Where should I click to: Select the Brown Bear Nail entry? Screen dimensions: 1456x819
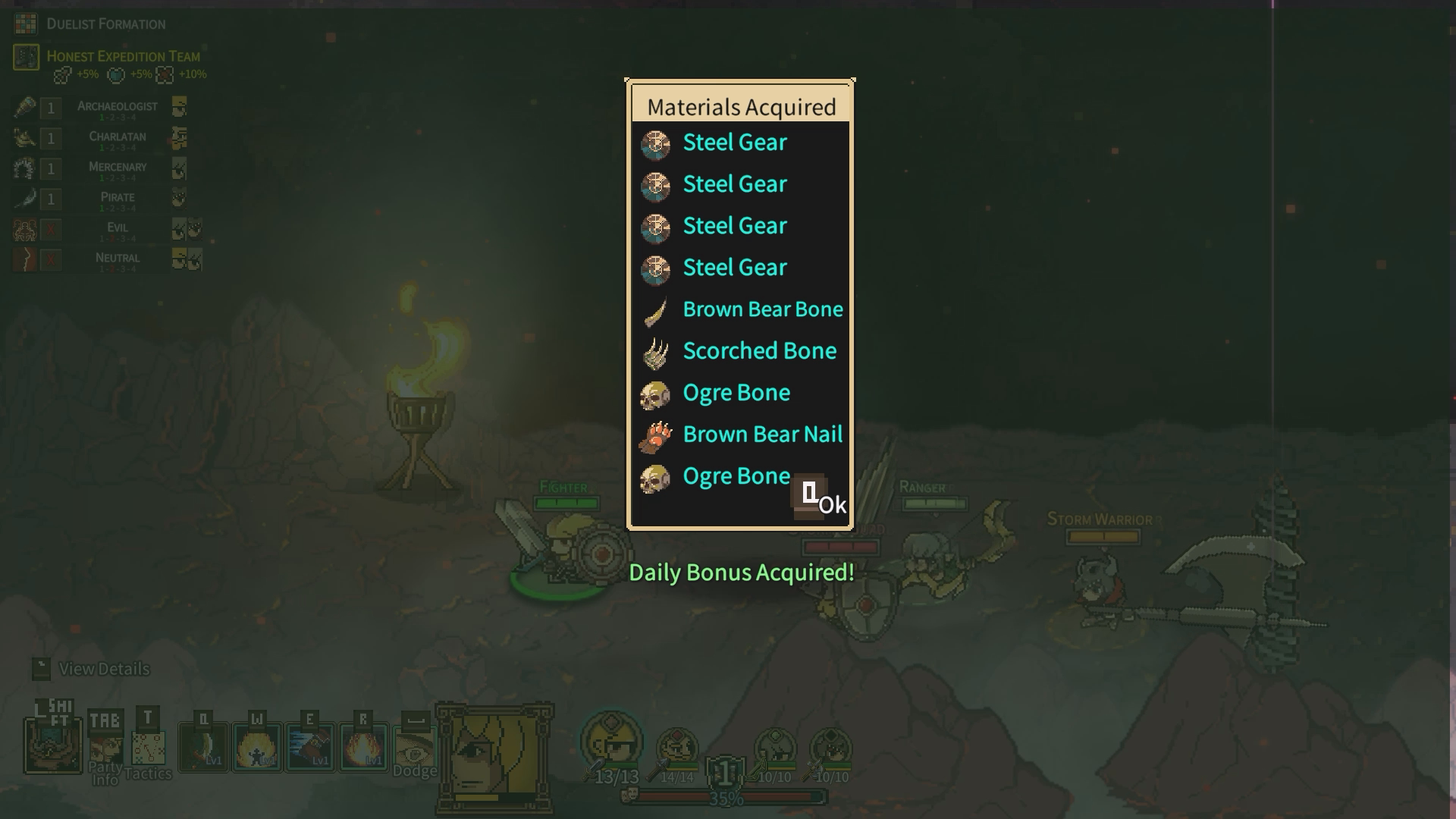pyautogui.click(x=761, y=435)
